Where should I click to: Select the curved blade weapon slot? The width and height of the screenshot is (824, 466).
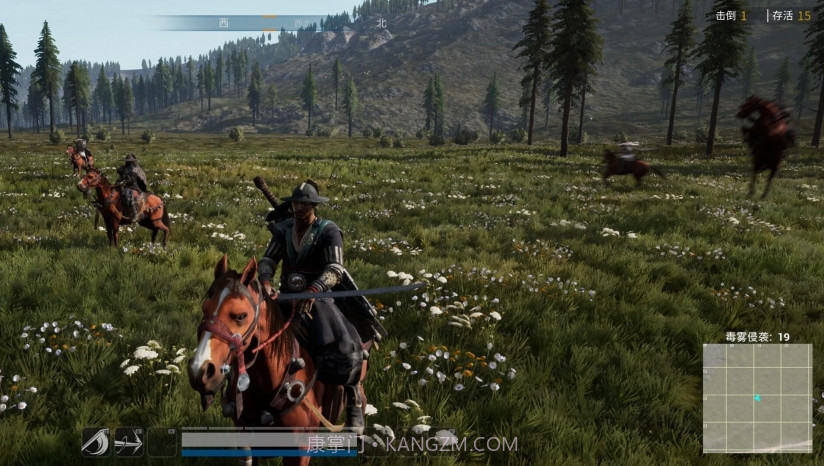(x=95, y=441)
